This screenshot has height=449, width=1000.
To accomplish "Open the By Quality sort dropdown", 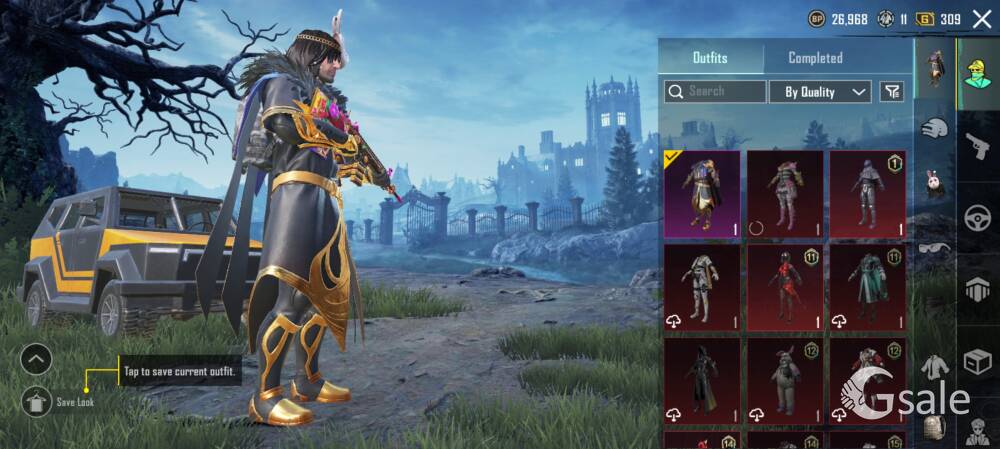I will pyautogui.click(x=820, y=92).
